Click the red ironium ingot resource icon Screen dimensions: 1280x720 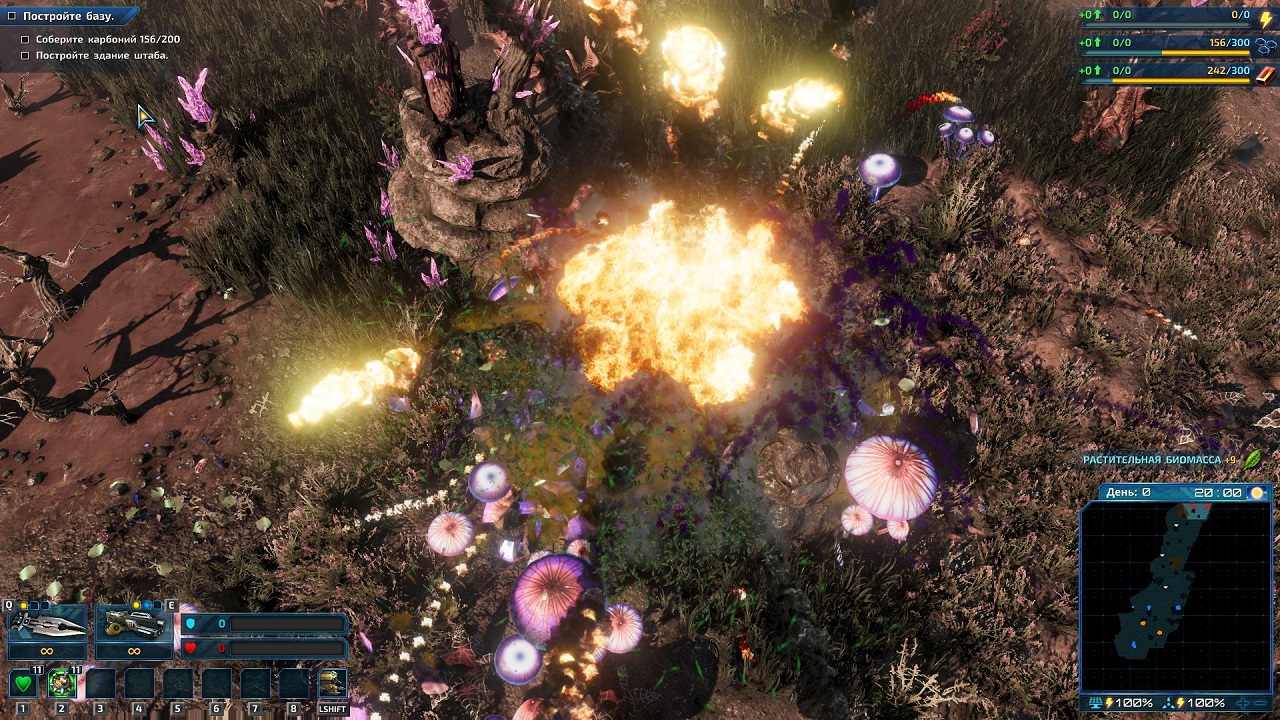1266,73
